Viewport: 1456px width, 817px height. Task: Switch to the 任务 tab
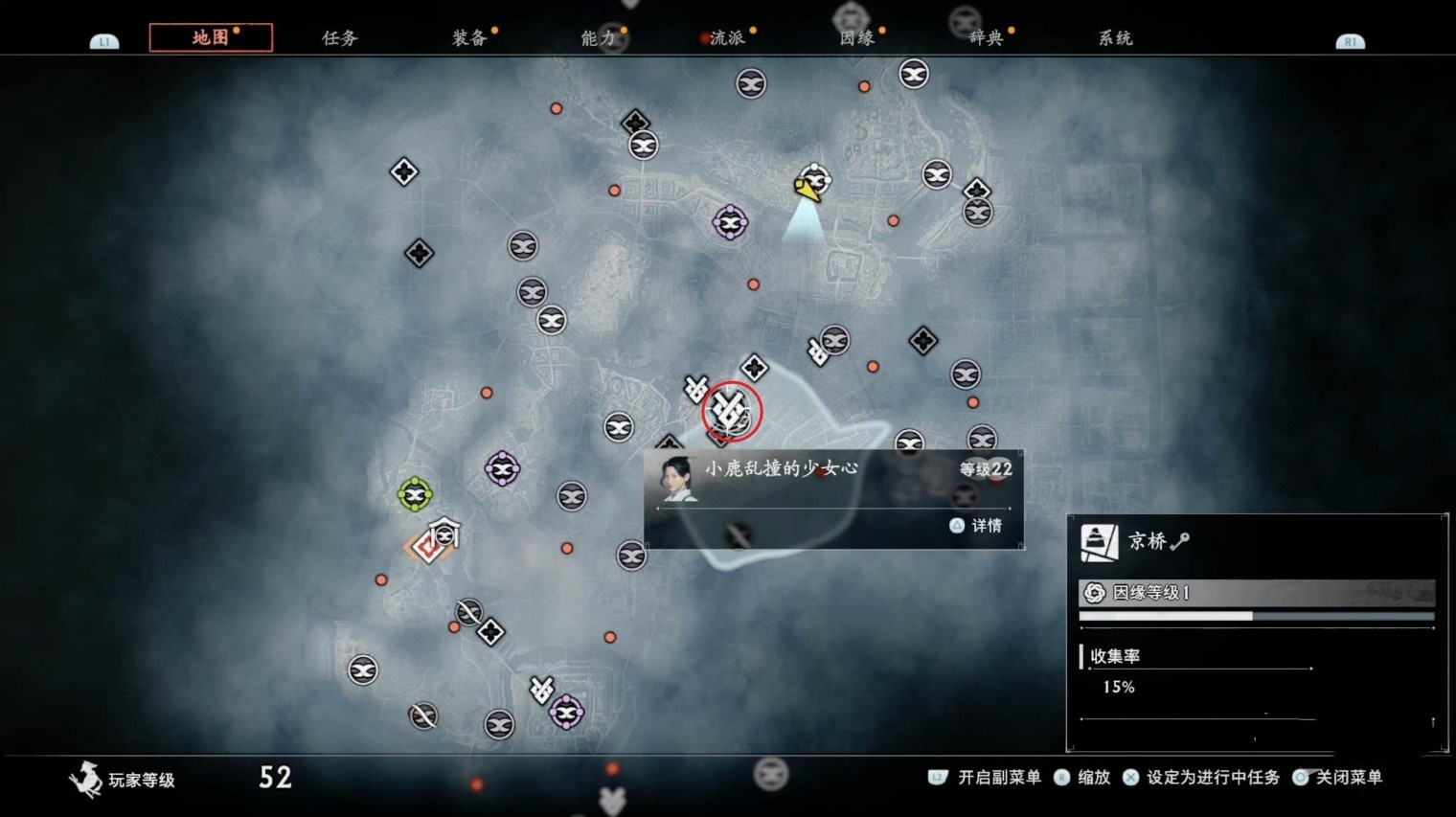point(339,38)
